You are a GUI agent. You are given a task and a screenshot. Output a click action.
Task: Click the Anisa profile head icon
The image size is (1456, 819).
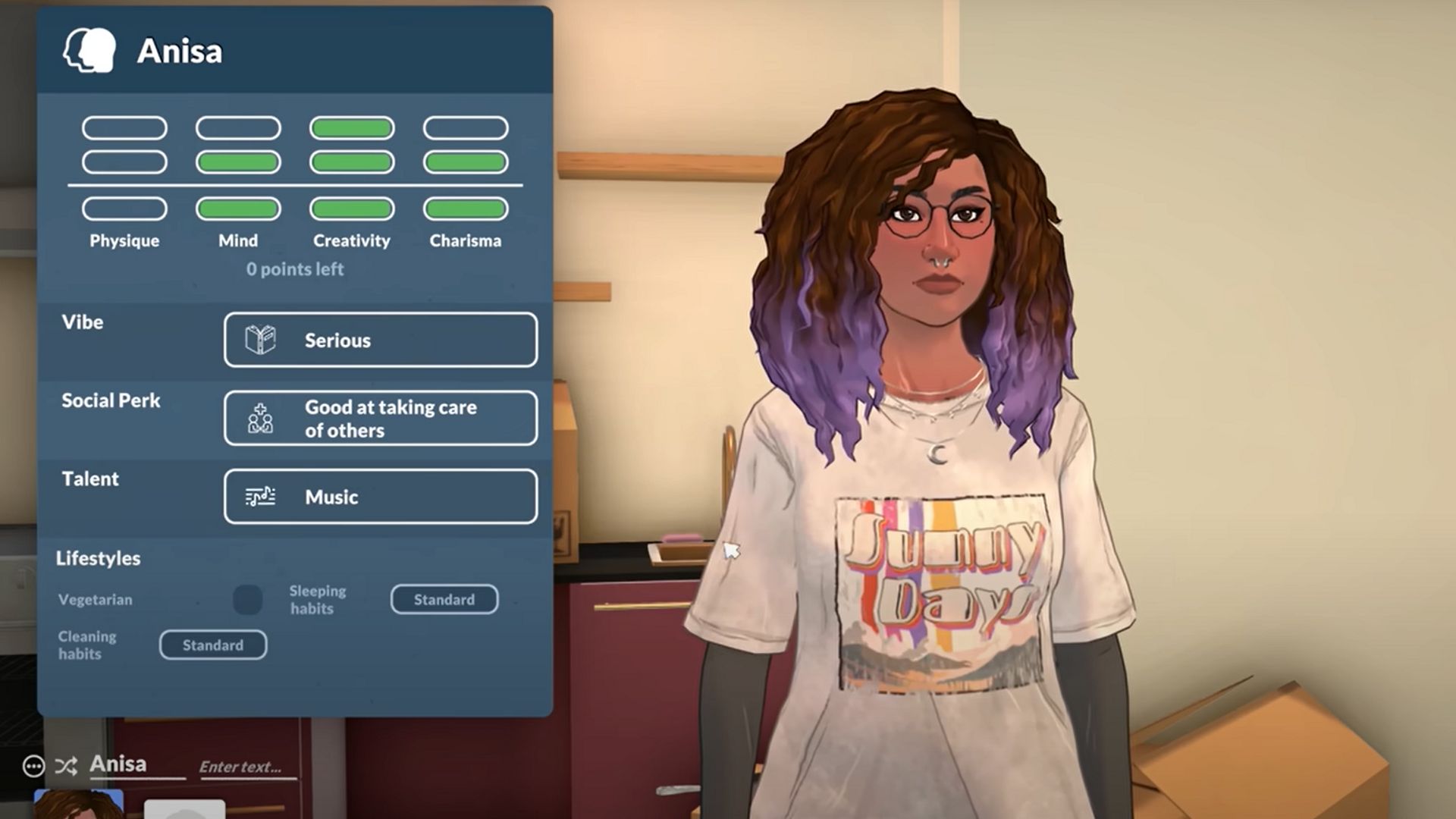click(91, 52)
